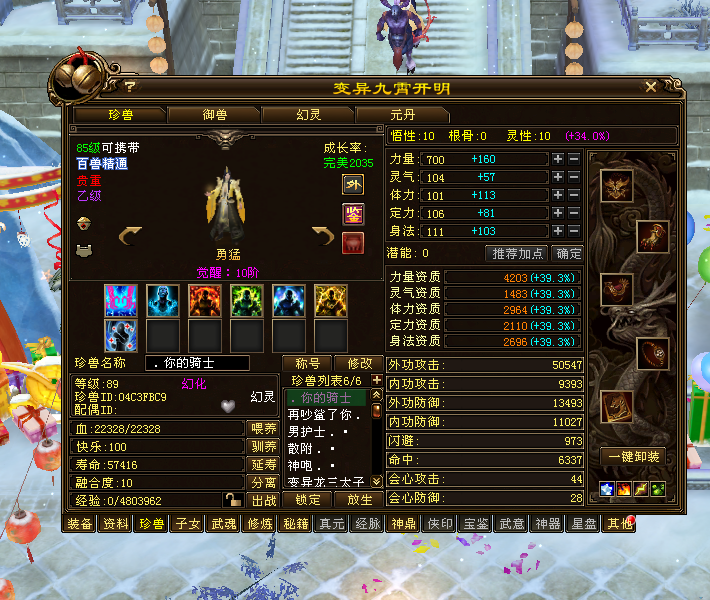Release the pet with 放生
The width and height of the screenshot is (710, 600).
coord(358,500)
